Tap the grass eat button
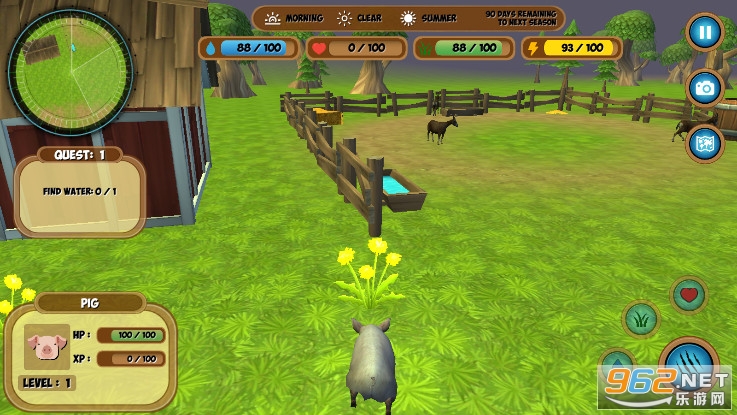This screenshot has width=737, height=415. tap(640, 319)
